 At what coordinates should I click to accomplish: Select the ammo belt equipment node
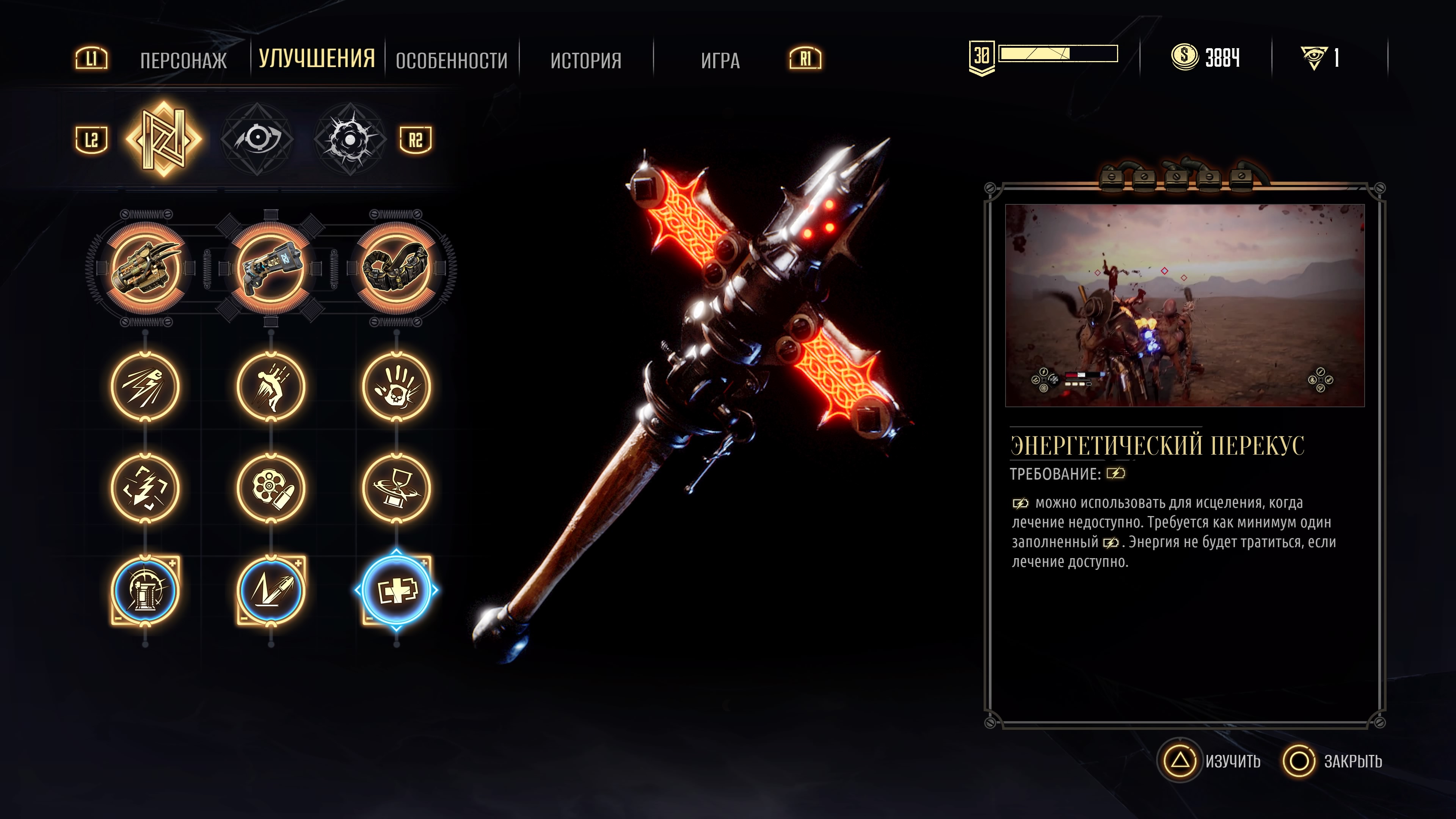point(396,268)
